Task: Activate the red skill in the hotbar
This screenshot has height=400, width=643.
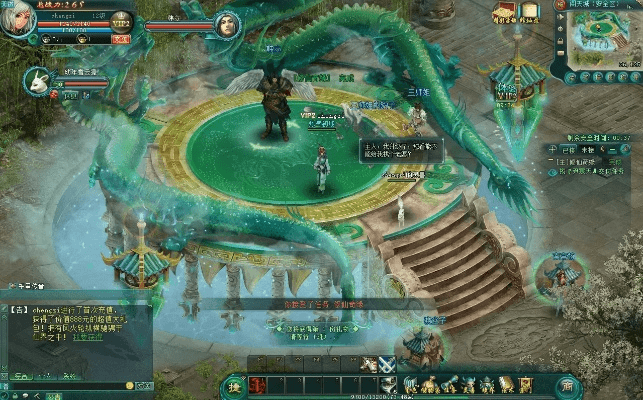Action: tap(257, 385)
